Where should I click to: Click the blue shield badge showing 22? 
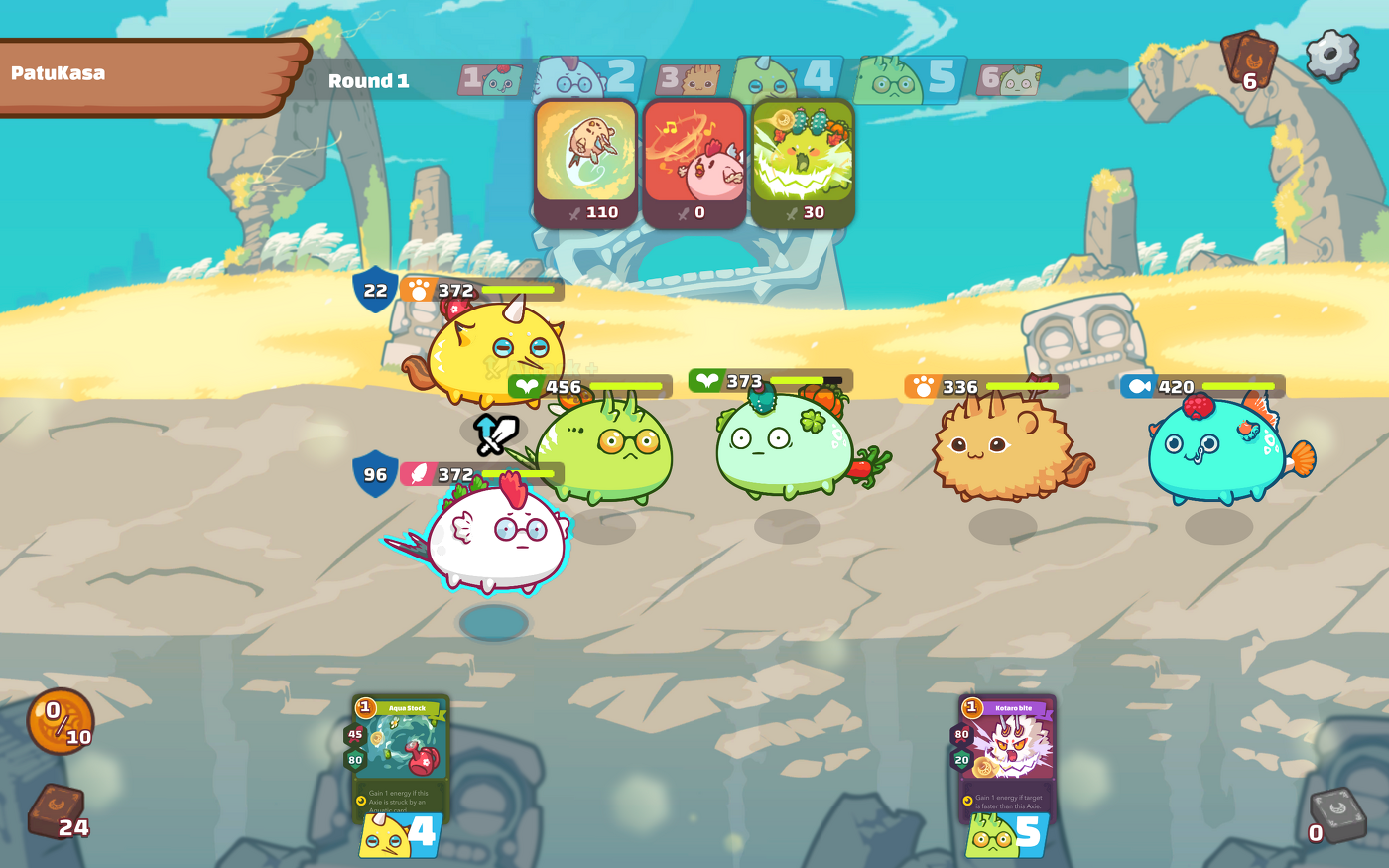point(375,290)
